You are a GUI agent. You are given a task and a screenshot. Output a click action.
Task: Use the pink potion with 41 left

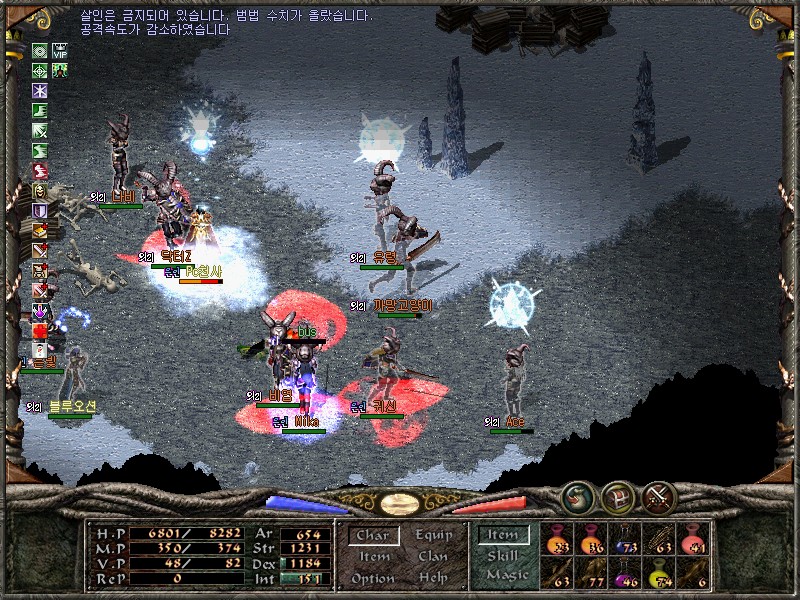click(x=693, y=540)
